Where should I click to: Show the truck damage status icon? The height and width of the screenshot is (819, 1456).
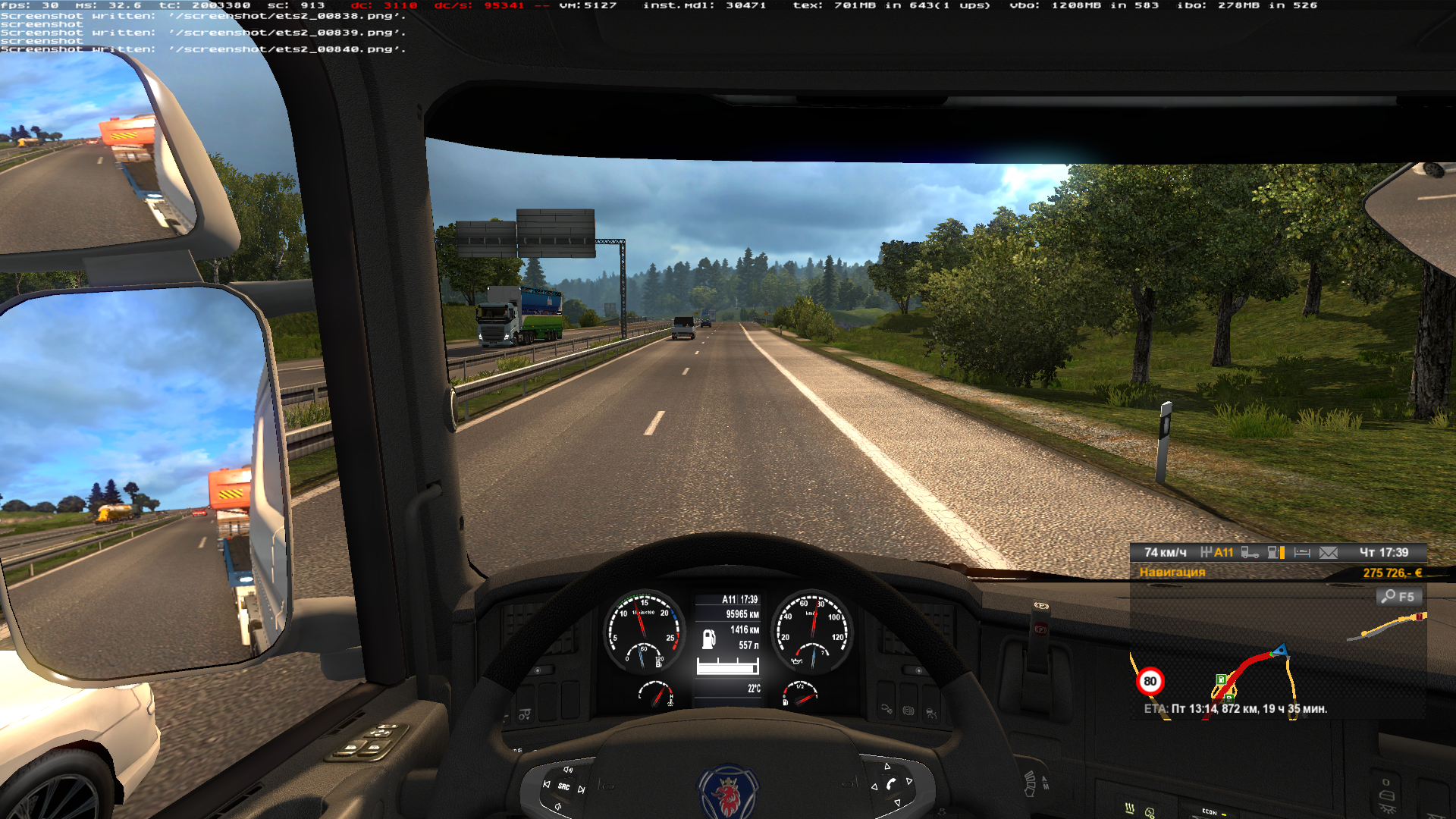(1250, 553)
